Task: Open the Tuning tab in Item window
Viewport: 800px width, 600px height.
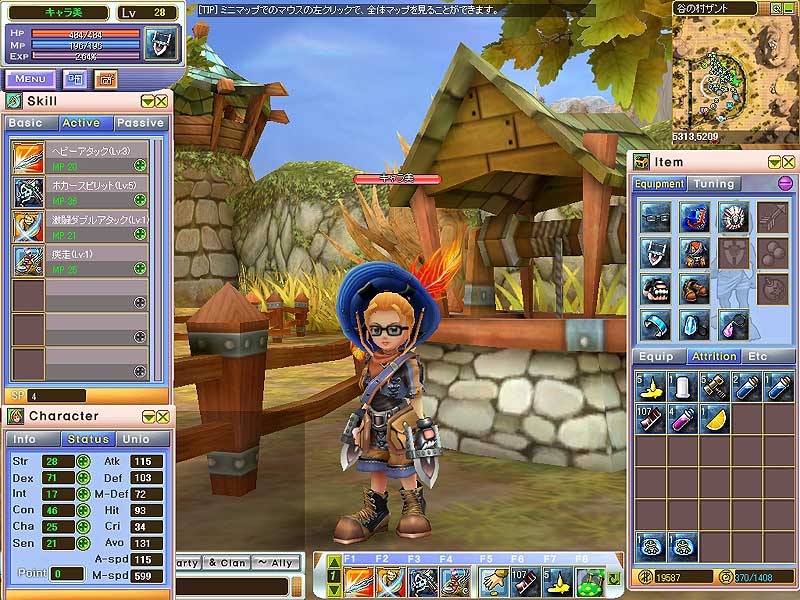Action: (714, 184)
